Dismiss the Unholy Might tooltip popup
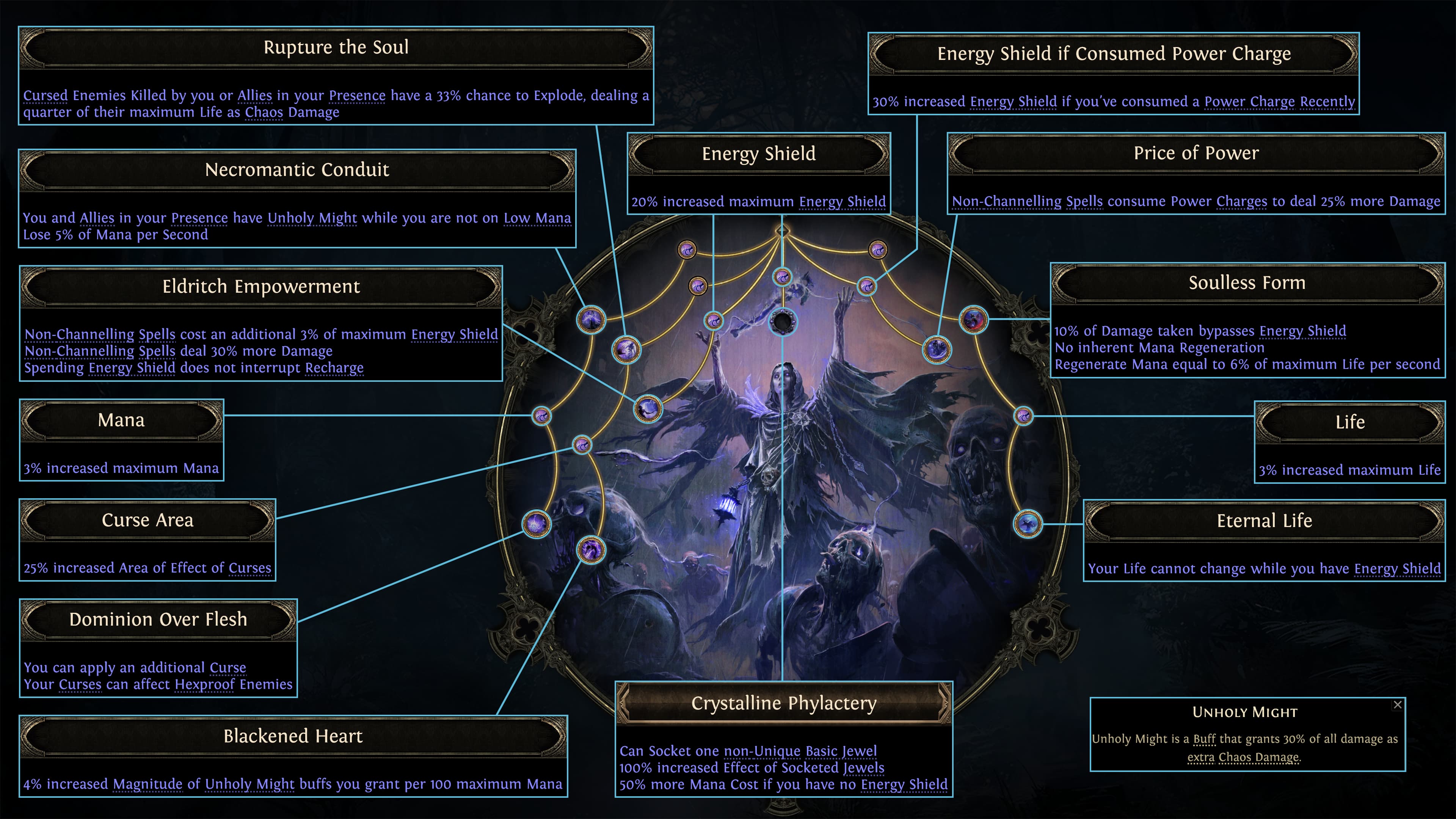This screenshot has height=819, width=1456. [x=1398, y=705]
